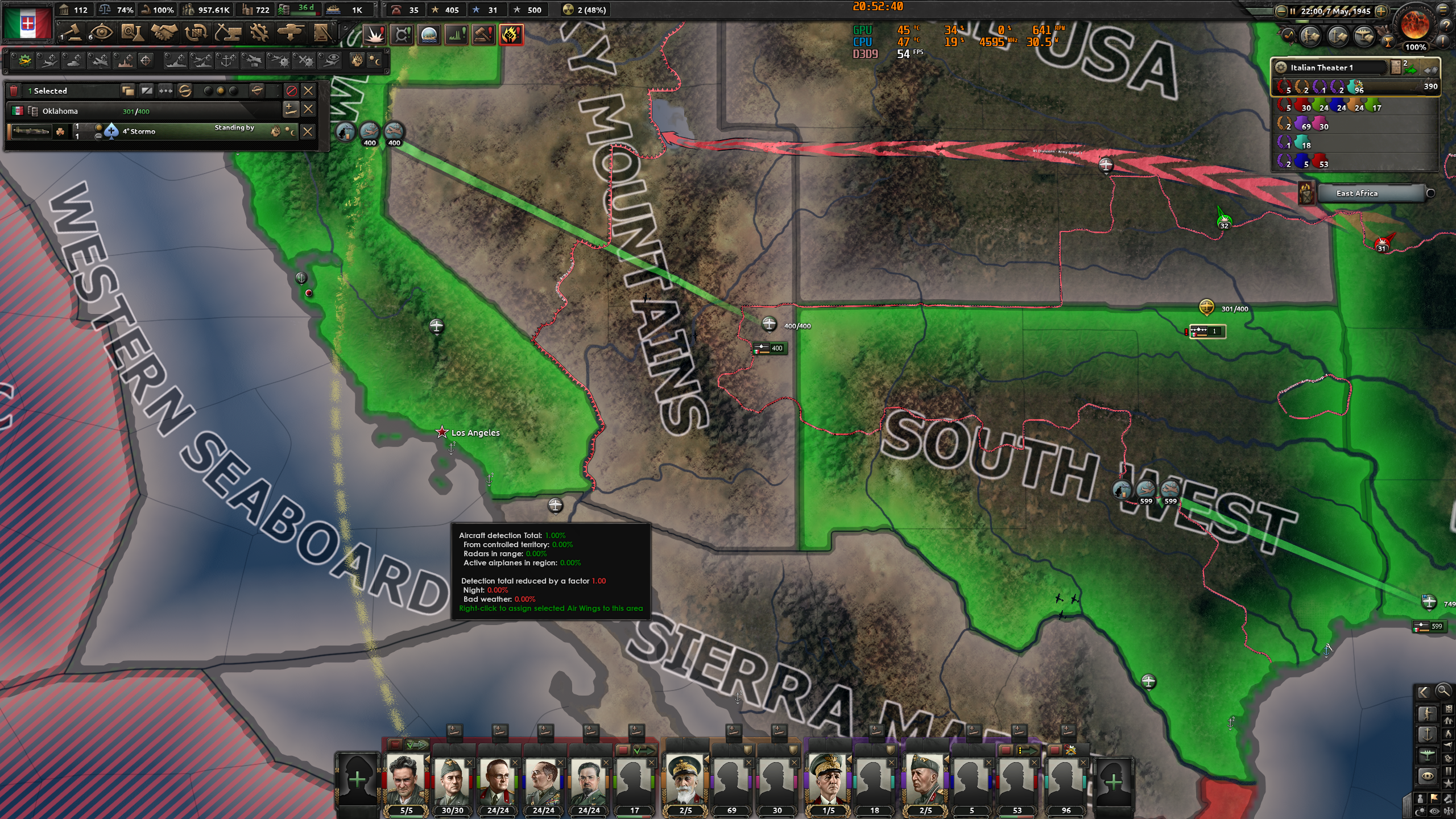Open Italian Theater 1 settings gear

pos(1281,68)
